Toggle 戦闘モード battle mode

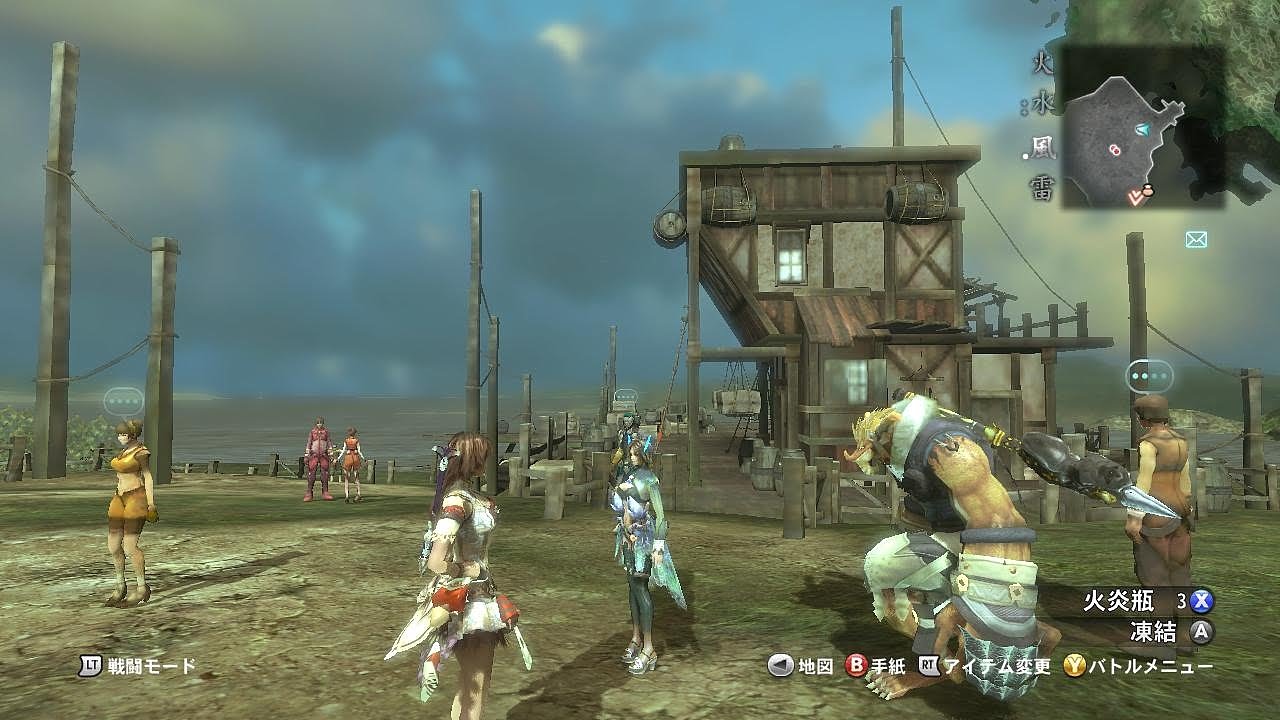[138, 666]
